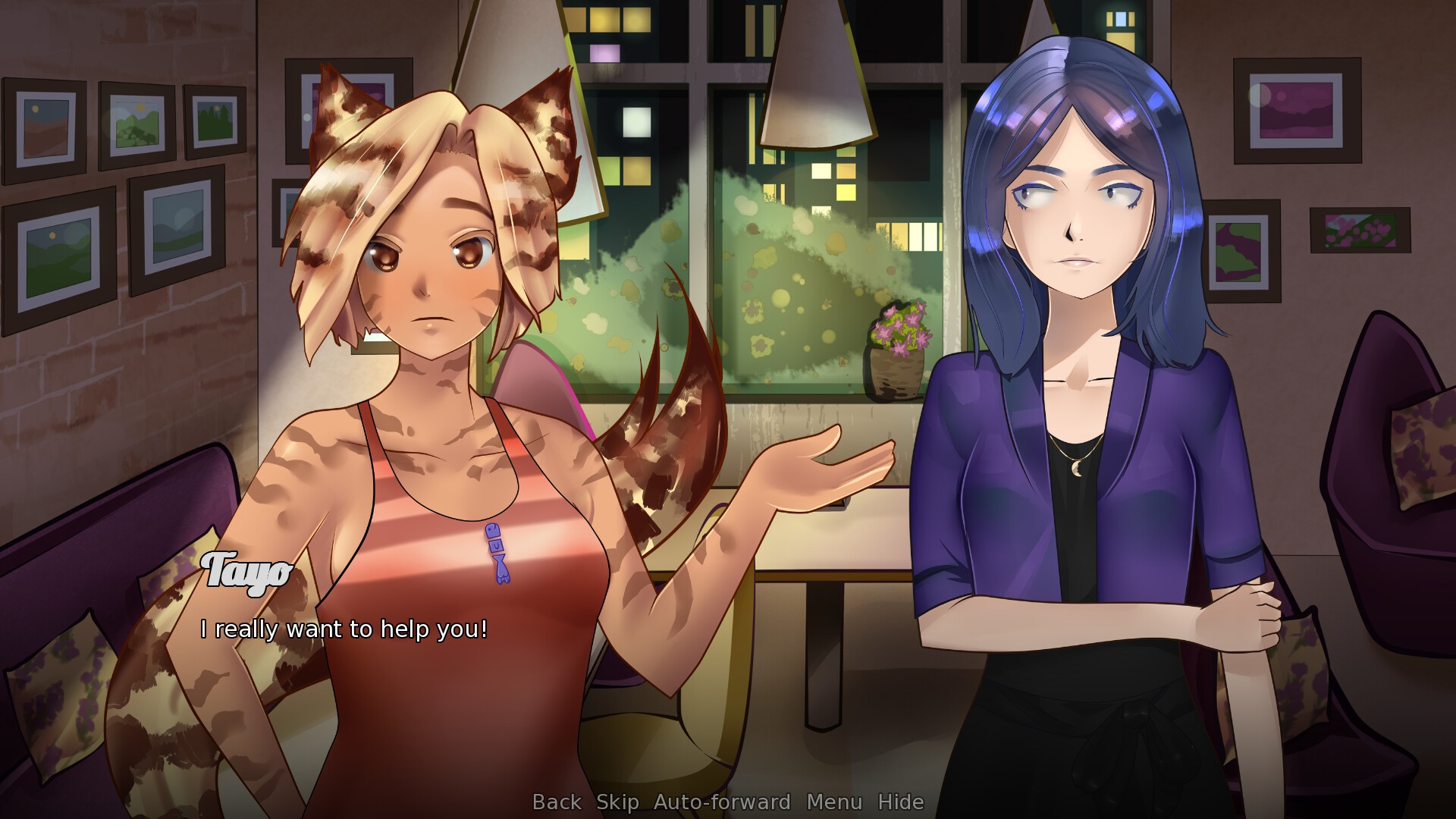1456x819 pixels.
Task: Skip through the dialogue
Action: pos(617,802)
